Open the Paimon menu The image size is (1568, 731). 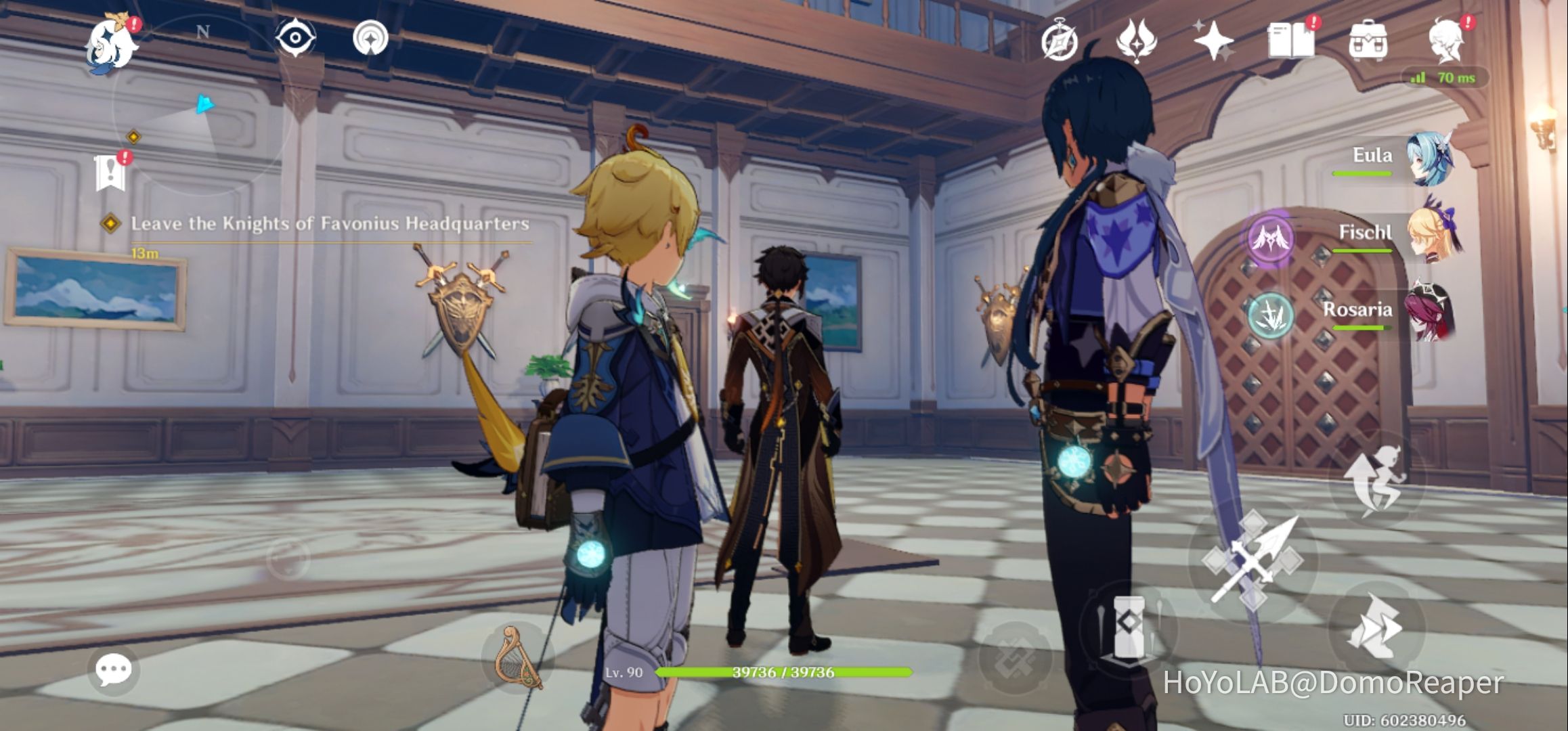click(x=108, y=42)
